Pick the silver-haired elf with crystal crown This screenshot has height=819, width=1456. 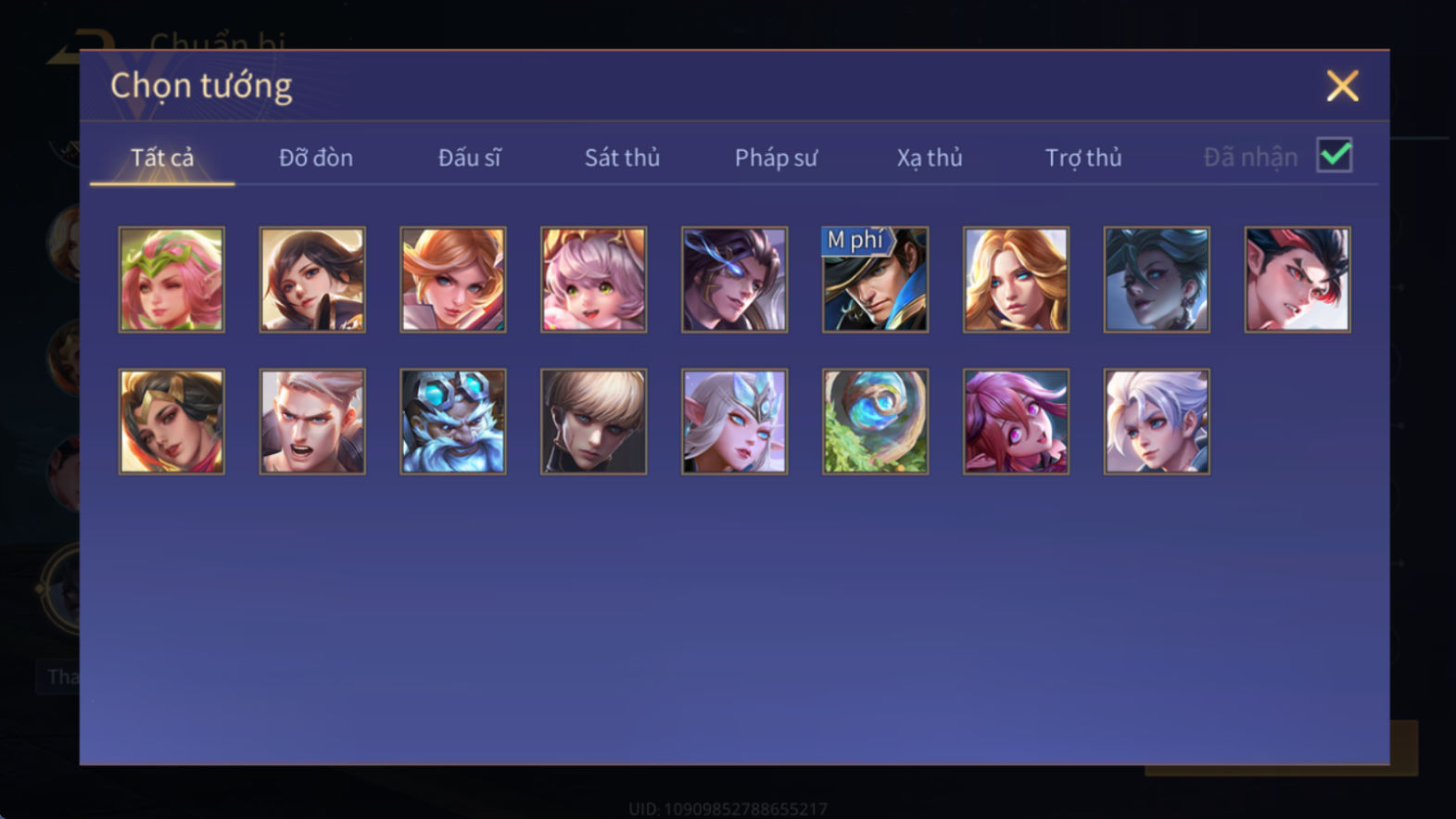point(734,422)
